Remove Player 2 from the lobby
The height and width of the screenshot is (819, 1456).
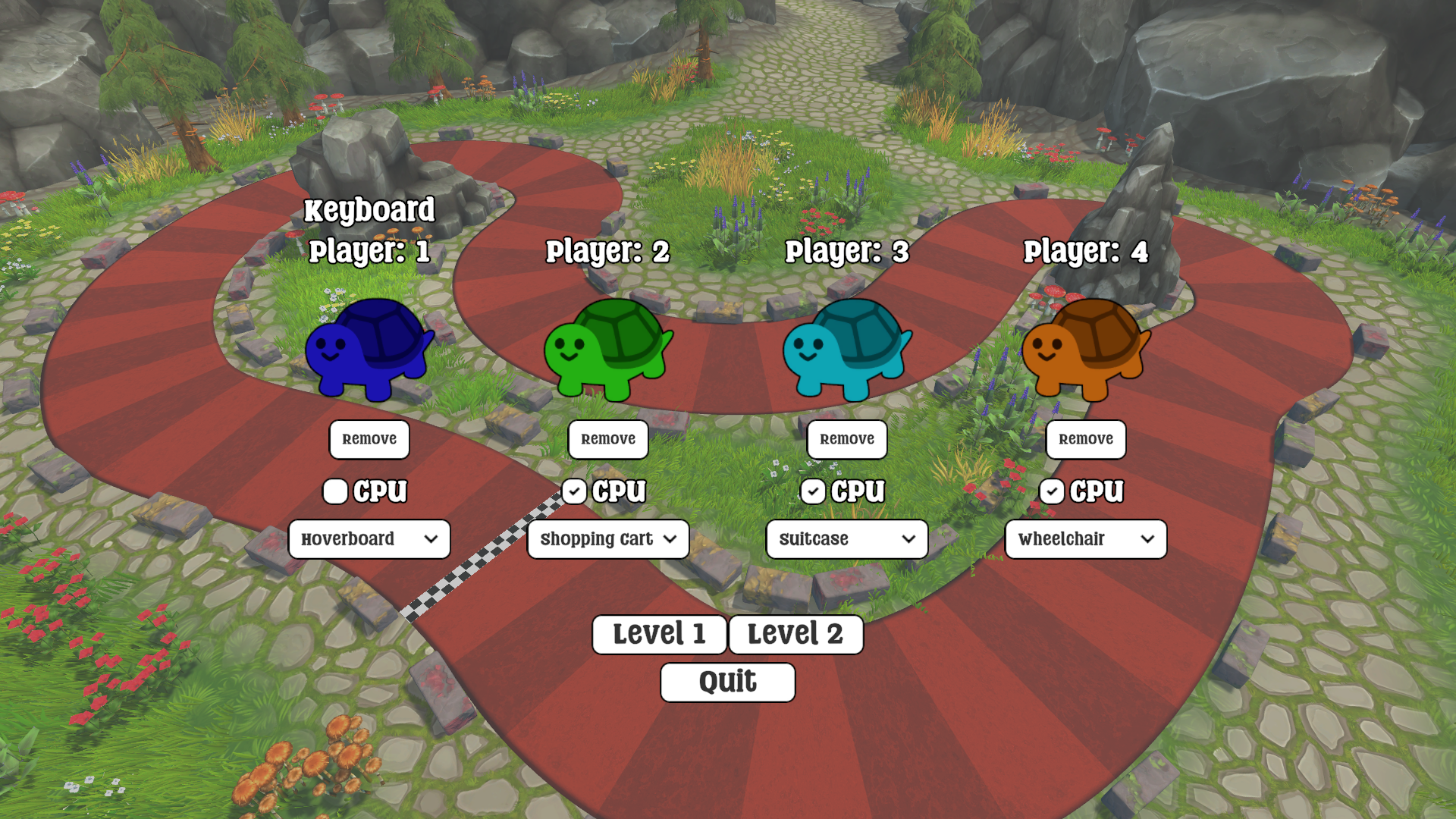coord(608,440)
